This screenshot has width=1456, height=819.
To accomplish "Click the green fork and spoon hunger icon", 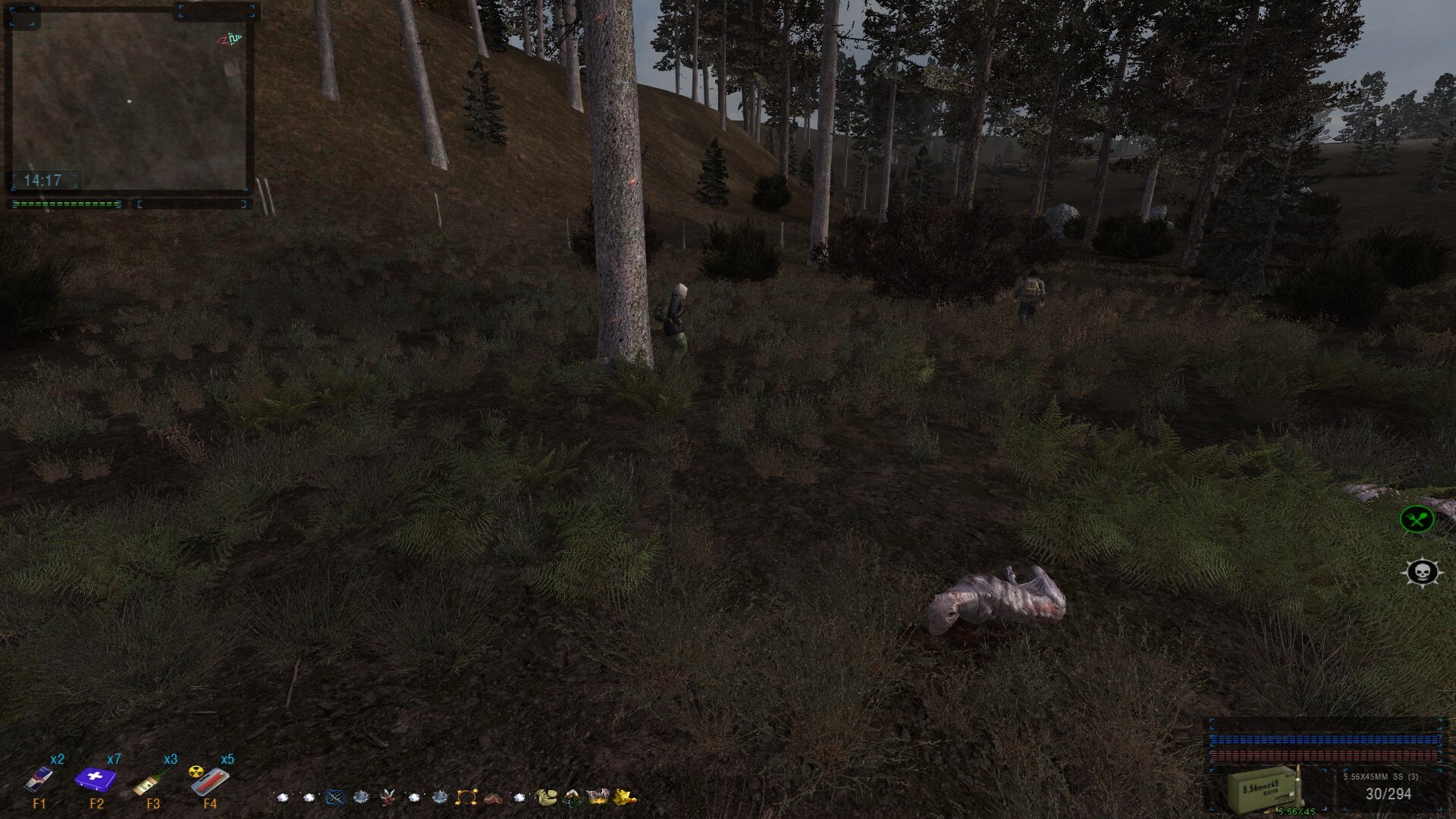I will (x=1417, y=519).
